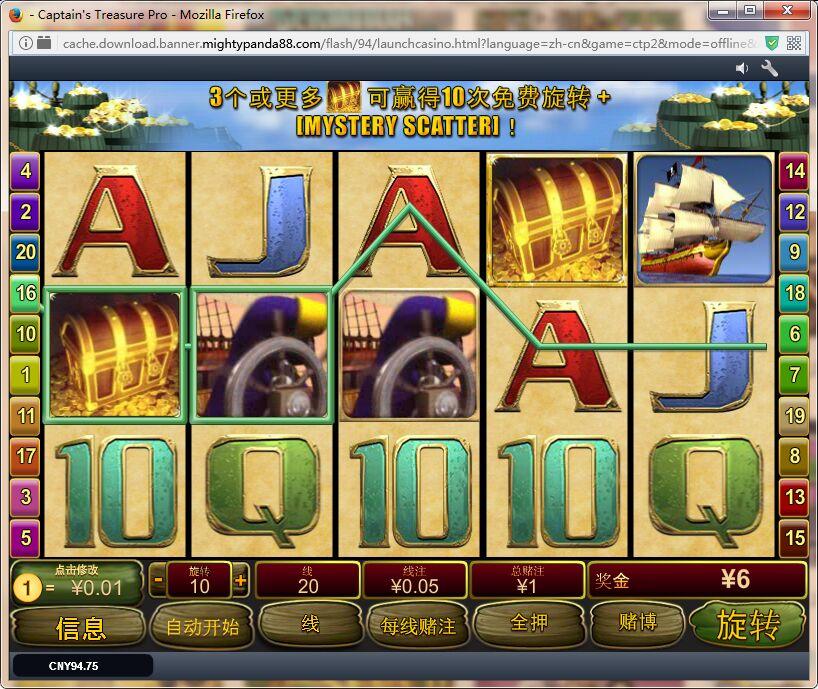The height and width of the screenshot is (689, 818).
Task: Choose payline 1 on left side
Action: pyautogui.click(x=25, y=374)
